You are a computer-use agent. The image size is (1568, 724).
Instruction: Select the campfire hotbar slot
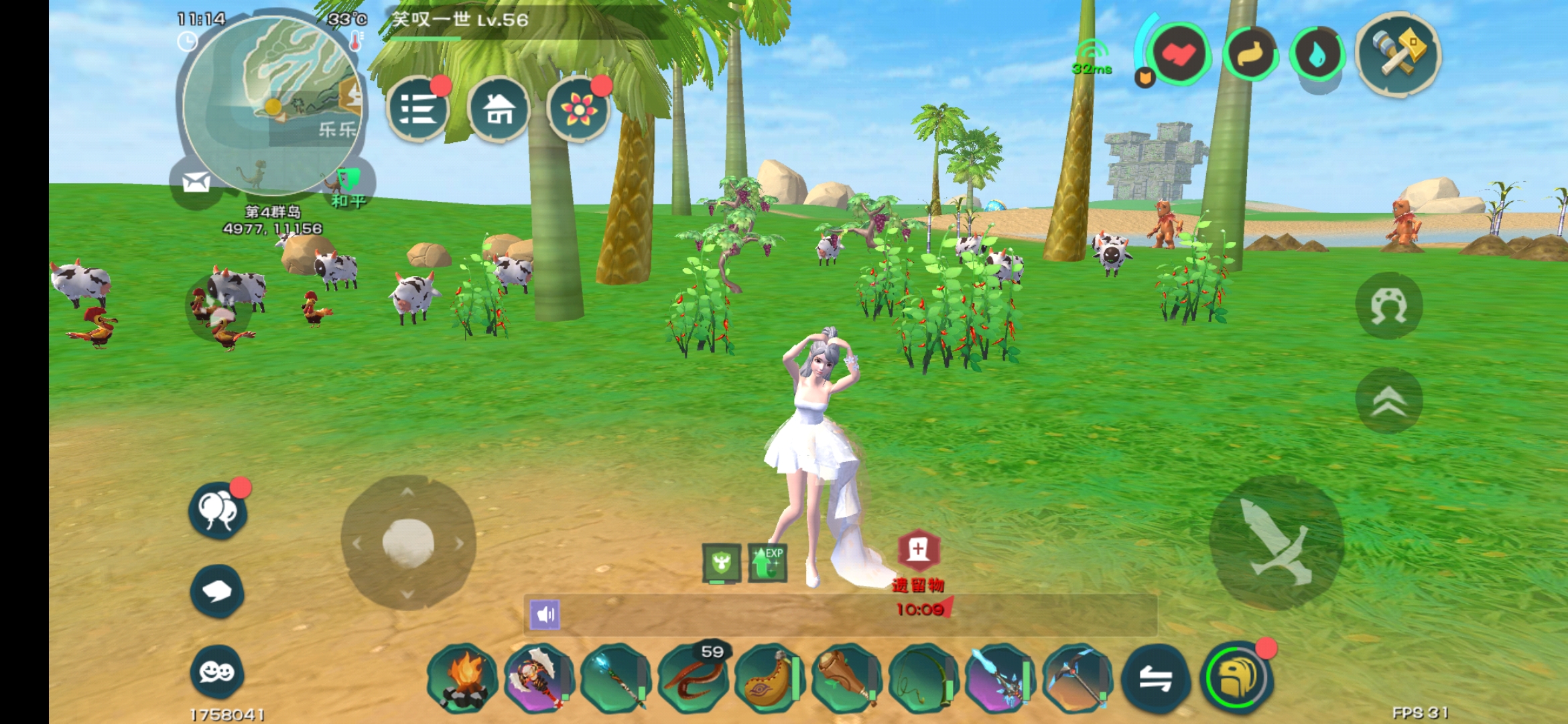(x=462, y=677)
